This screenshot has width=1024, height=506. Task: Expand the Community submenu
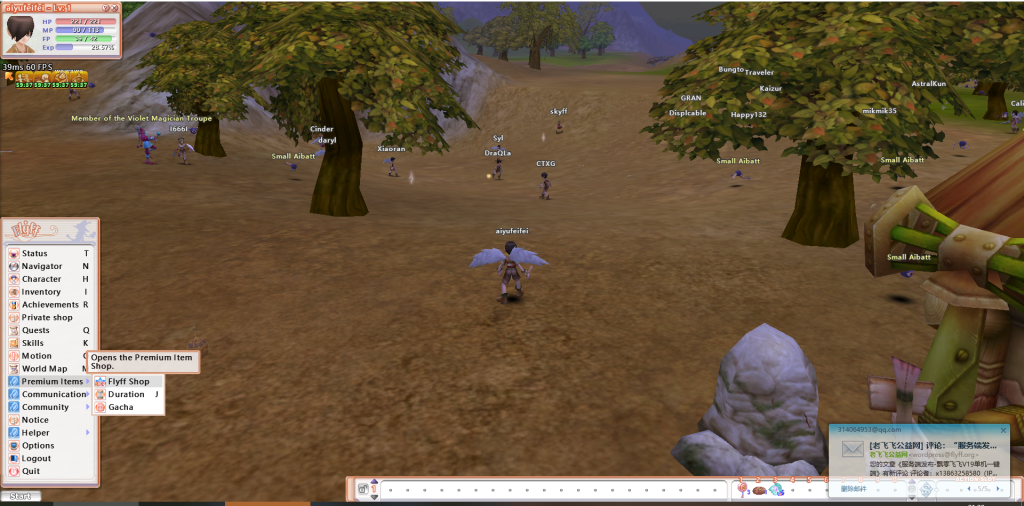click(x=46, y=408)
